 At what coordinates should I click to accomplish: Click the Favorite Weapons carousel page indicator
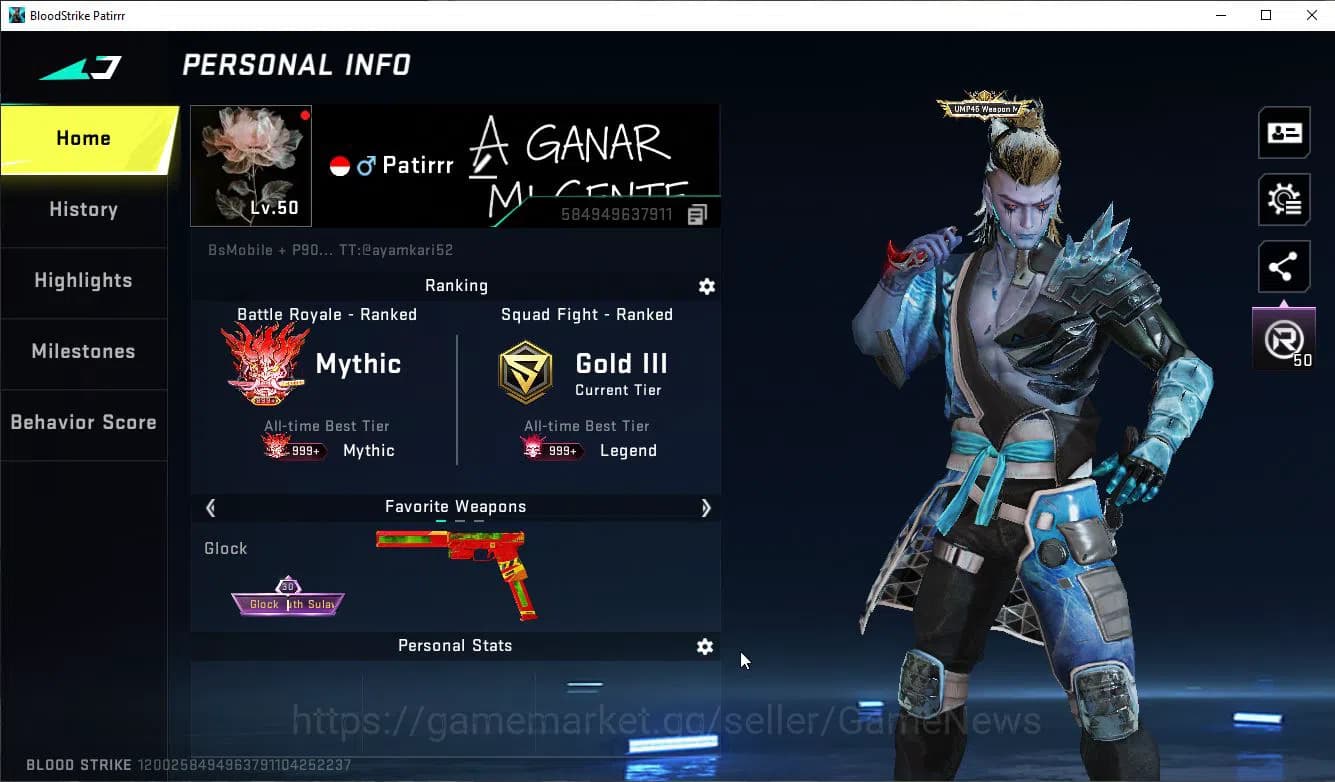455,521
